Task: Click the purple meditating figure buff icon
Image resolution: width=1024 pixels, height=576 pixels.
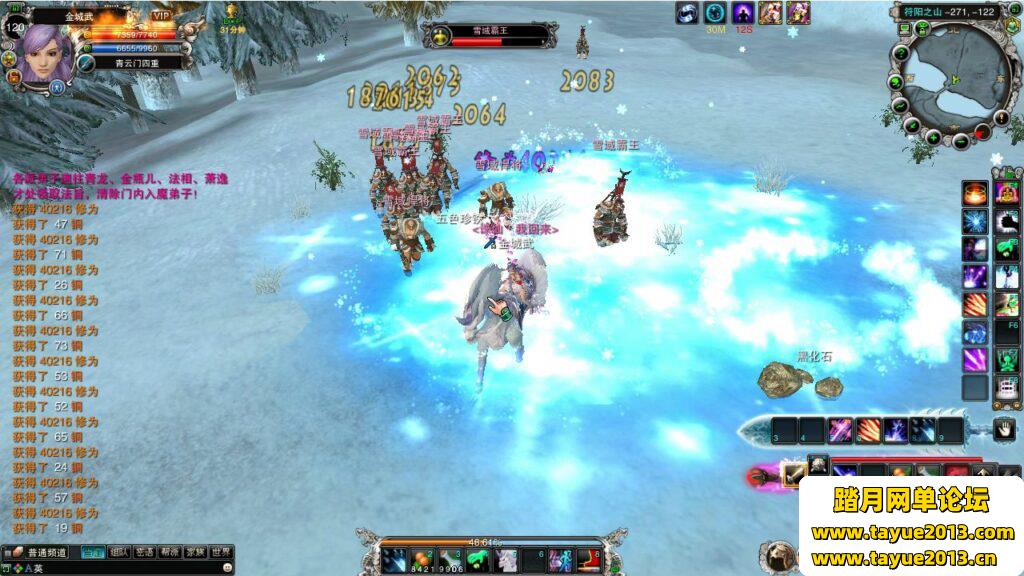Action: pyautogui.click(x=743, y=13)
